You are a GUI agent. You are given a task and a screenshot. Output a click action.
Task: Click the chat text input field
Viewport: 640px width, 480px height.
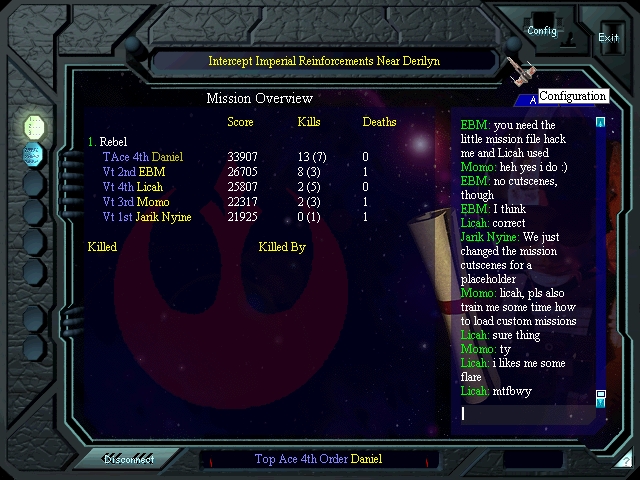tap(525, 413)
